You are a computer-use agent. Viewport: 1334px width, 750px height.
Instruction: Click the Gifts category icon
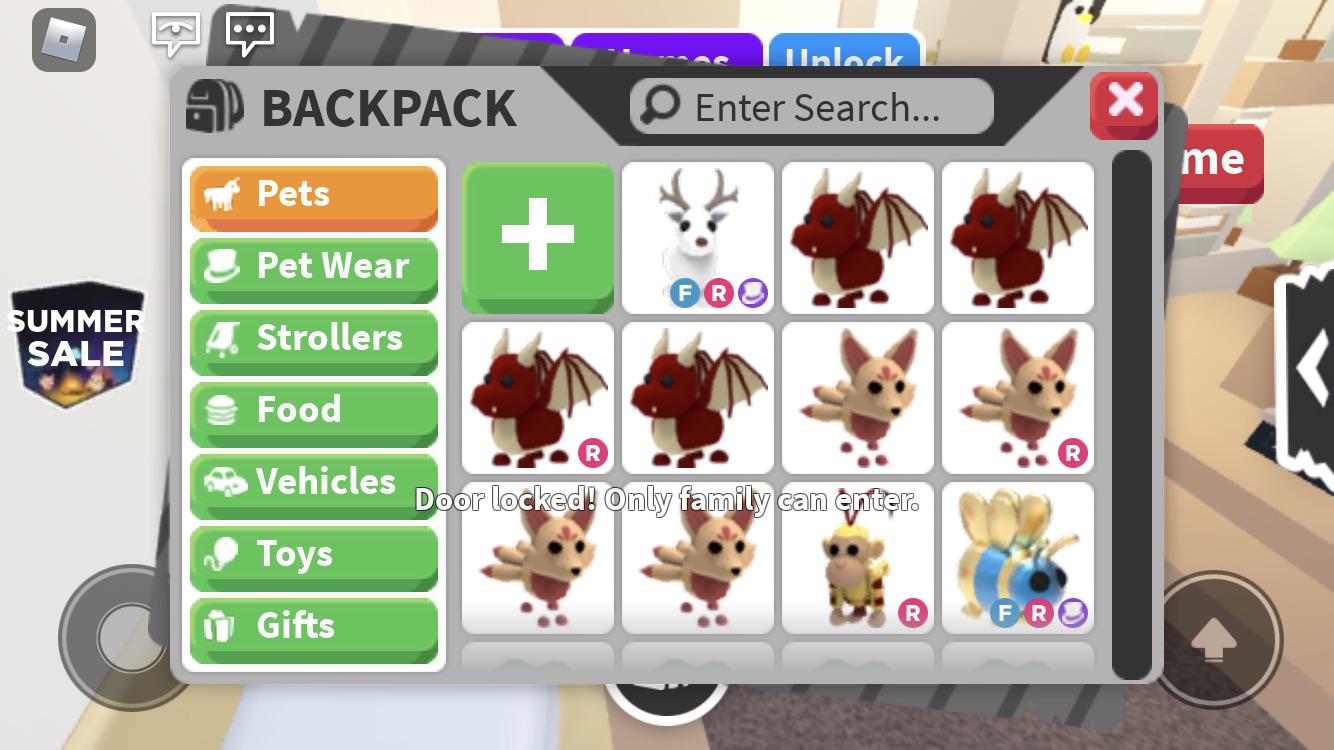click(222, 626)
